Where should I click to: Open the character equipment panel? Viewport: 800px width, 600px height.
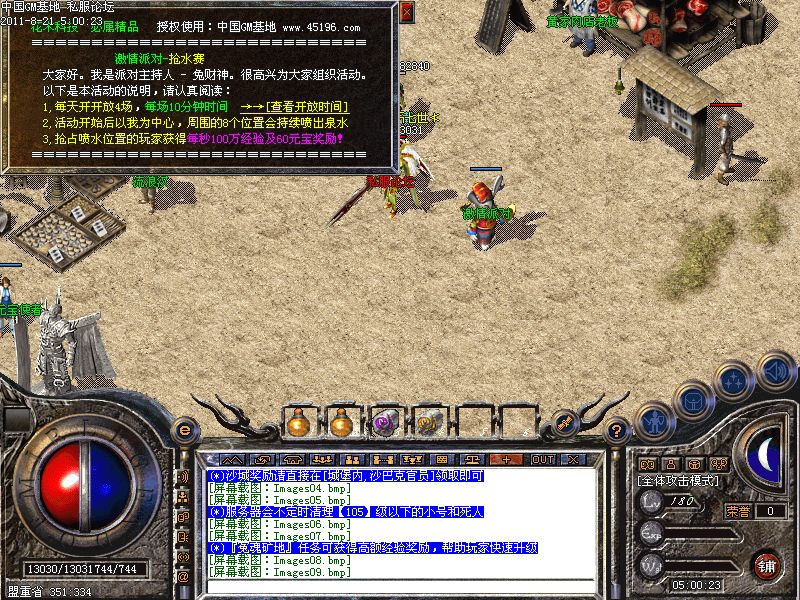652,420
